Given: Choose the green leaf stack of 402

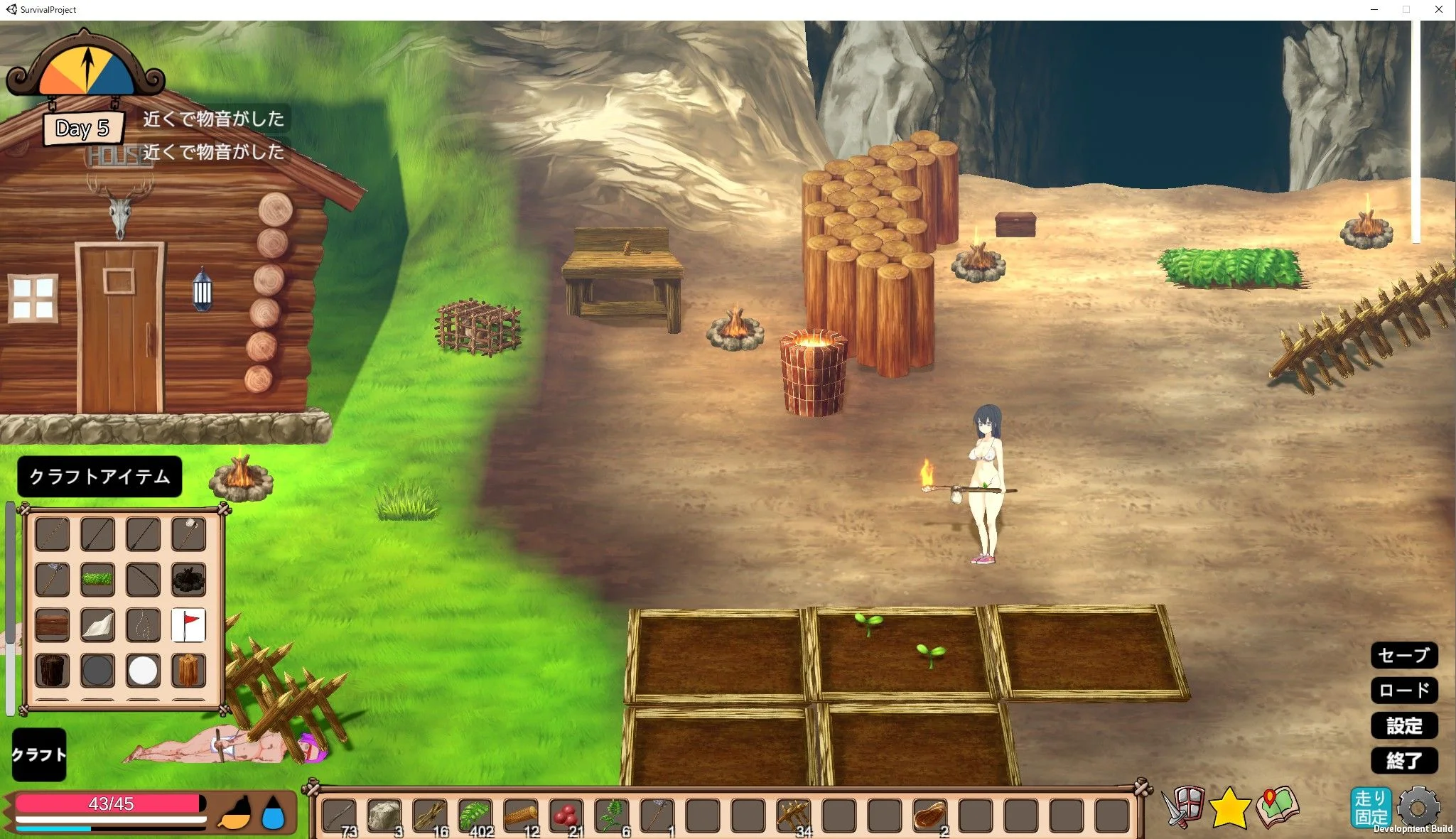Looking at the screenshot, I should tap(475, 816).
